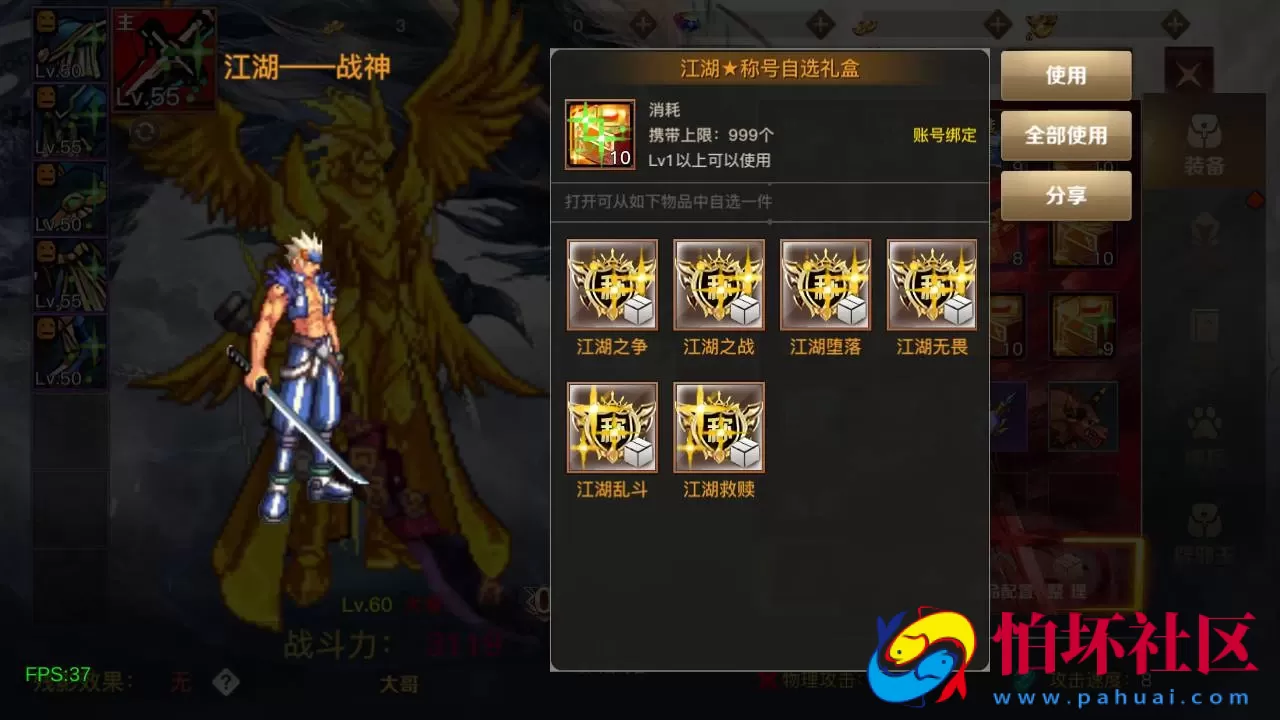
Task: Select the 江湖之争 title gift option
Action: [x=611, y=284]
